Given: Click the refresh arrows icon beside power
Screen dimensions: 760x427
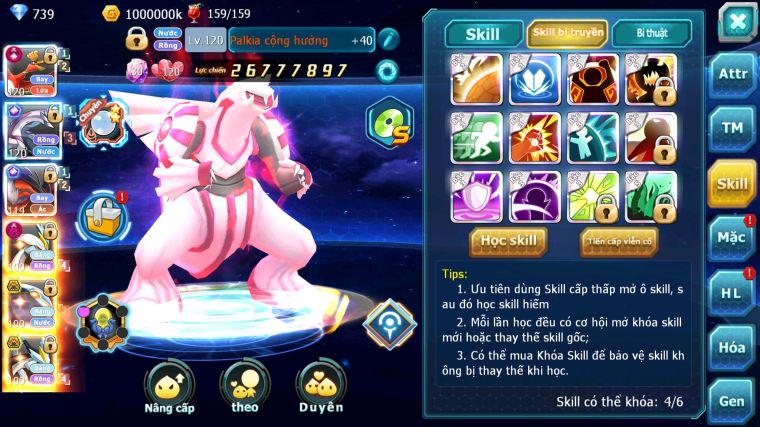Looking at the screenshot, I should [x=386, y=70].
